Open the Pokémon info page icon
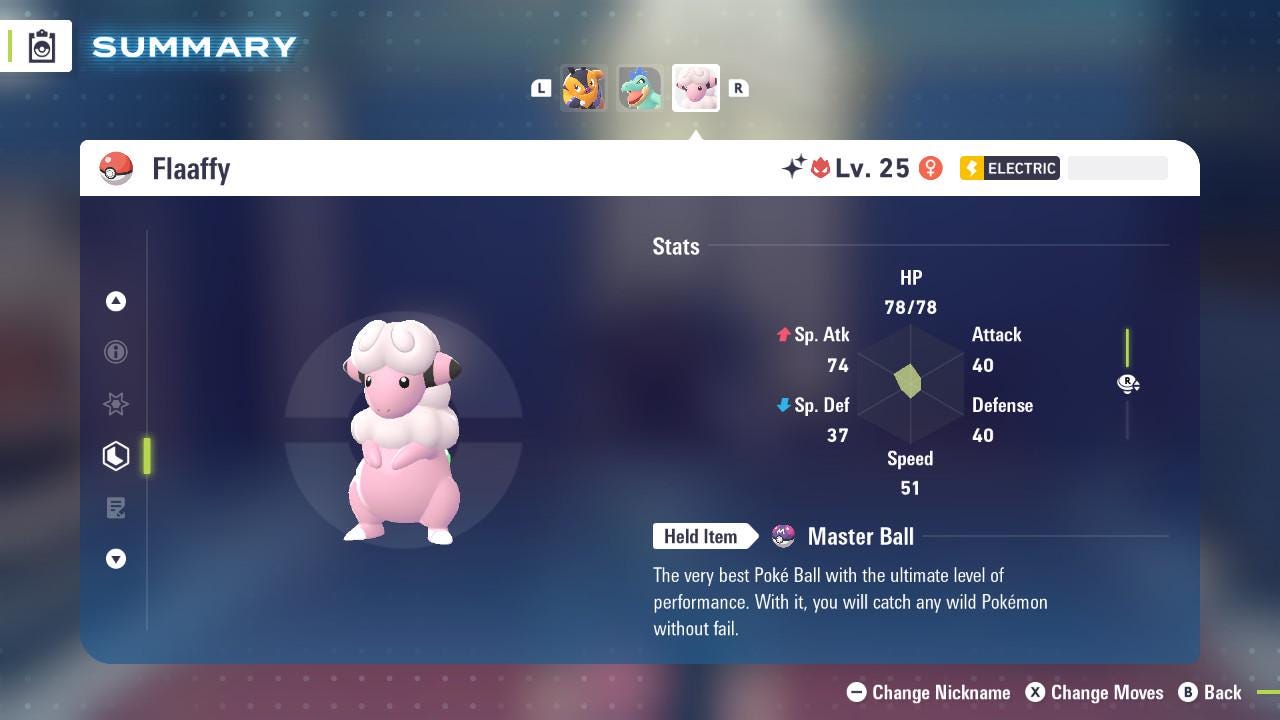The image size is (1280, 720). click(x=116, y=352)
